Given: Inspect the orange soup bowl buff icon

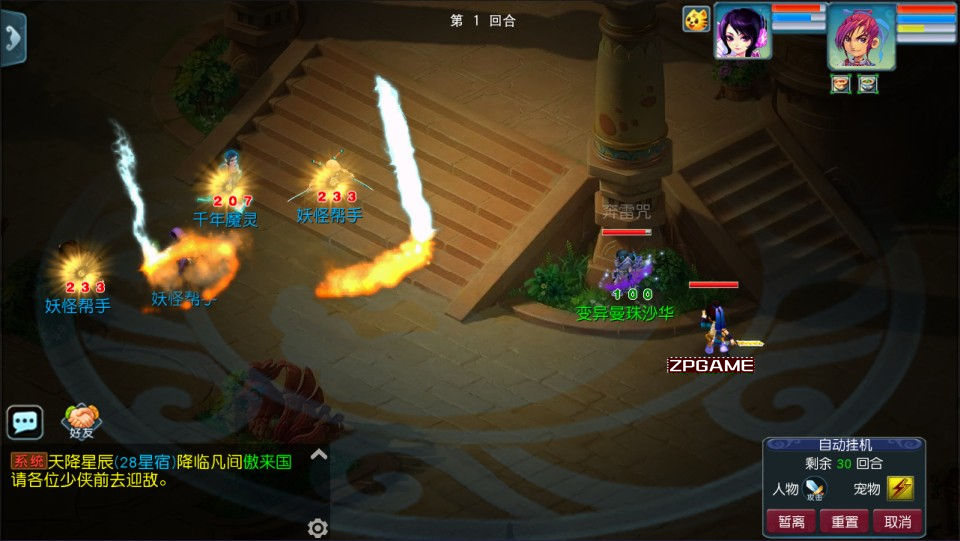Looking at the screenshot, I should pyautogui.click(x=841, y=84).
